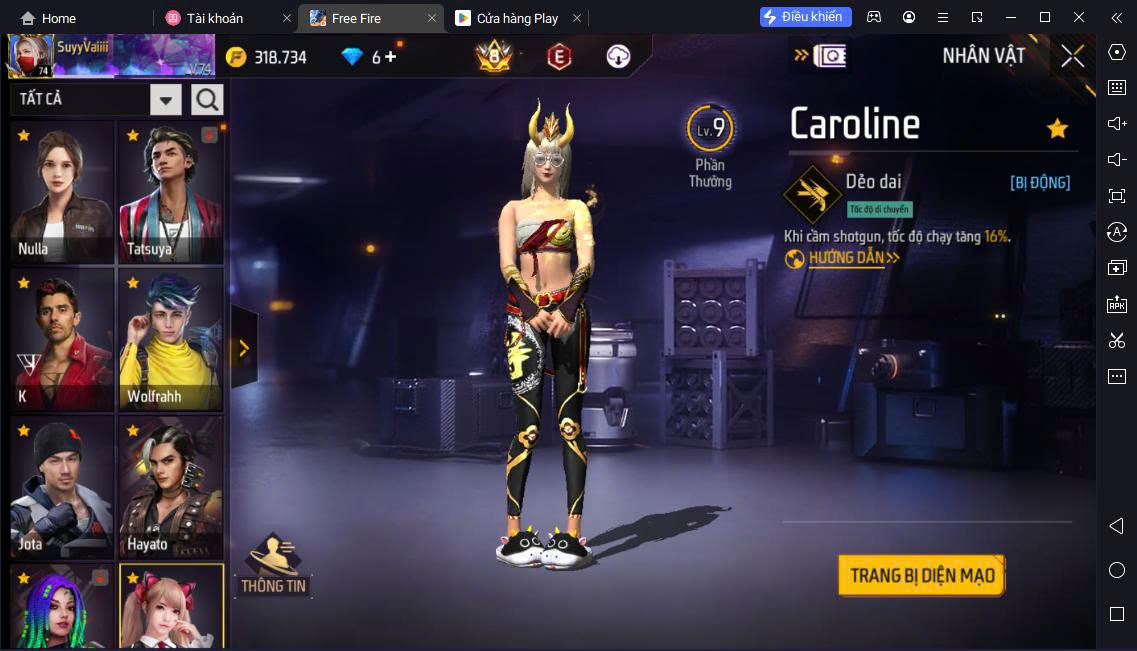This screenshot has width=1137, height=651.
Task: Open the character search magnifier
Action: click(207, 99)
